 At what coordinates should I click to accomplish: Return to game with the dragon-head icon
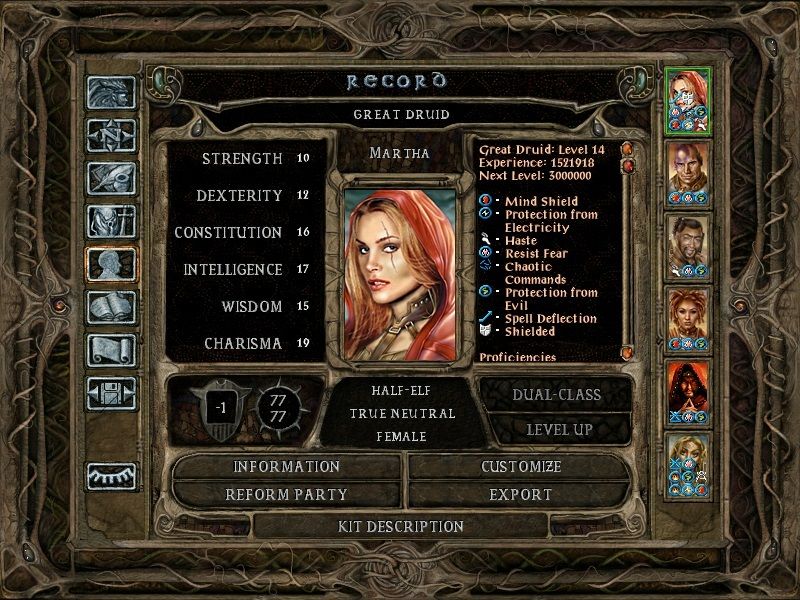coord(111,93)
